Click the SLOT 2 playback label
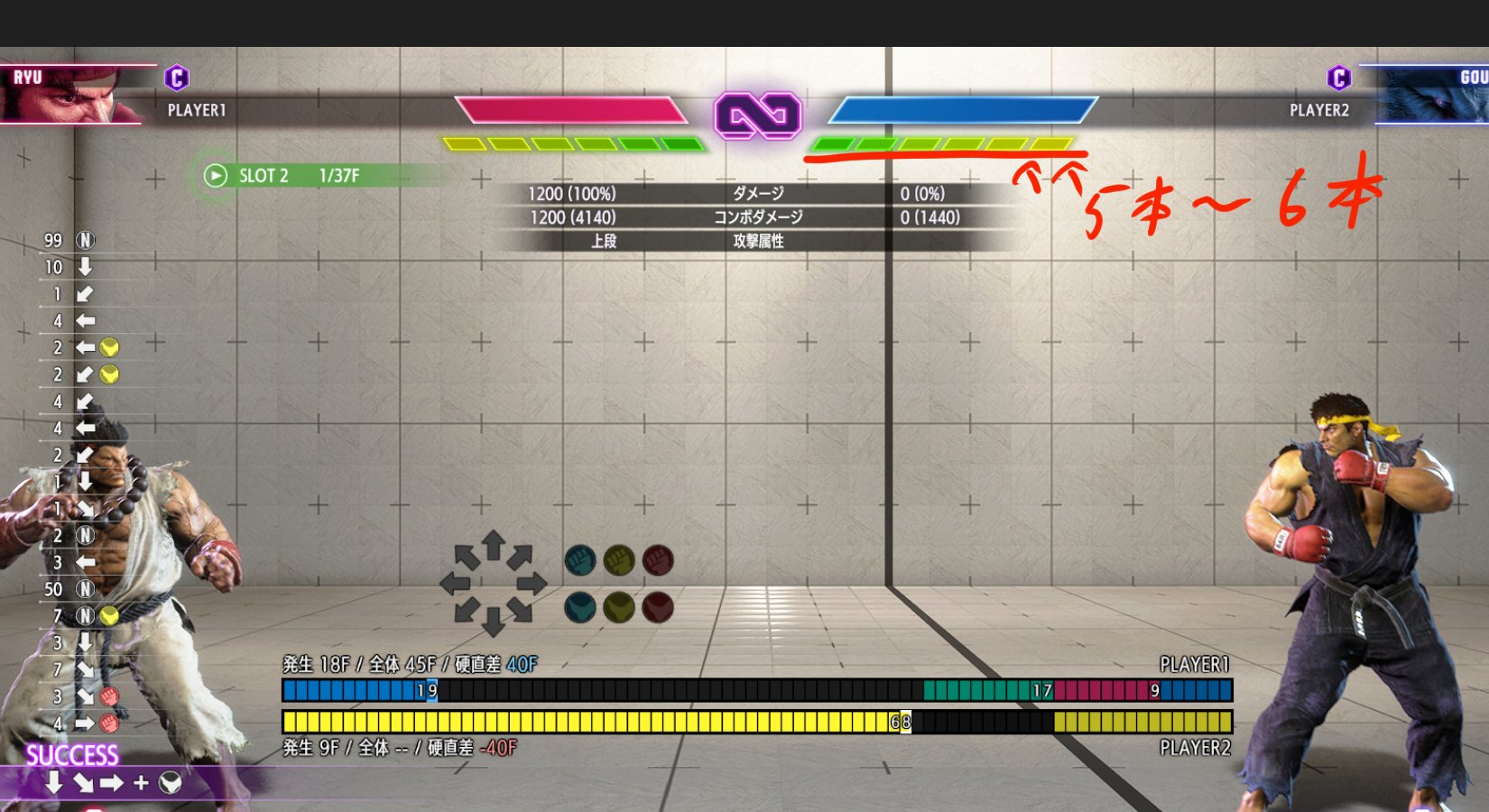 click(x=264, y=175)
